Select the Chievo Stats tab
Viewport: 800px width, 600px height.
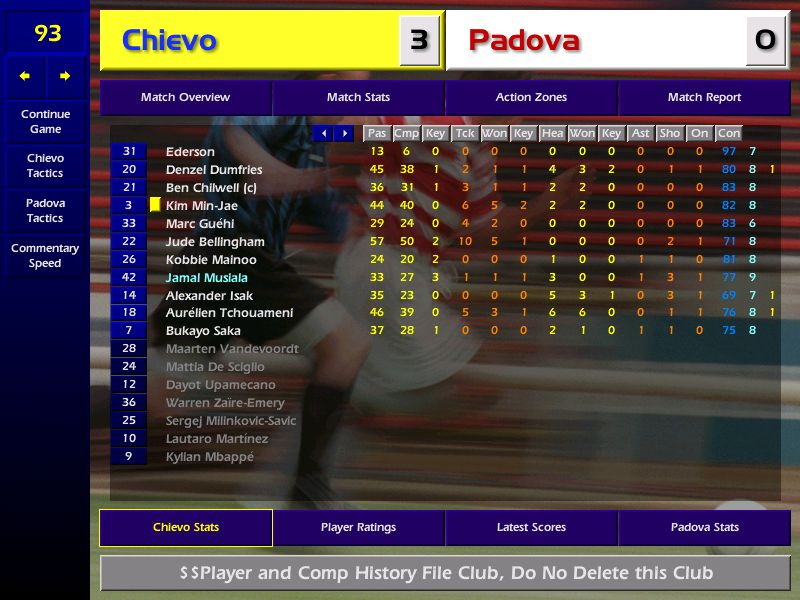186,528
